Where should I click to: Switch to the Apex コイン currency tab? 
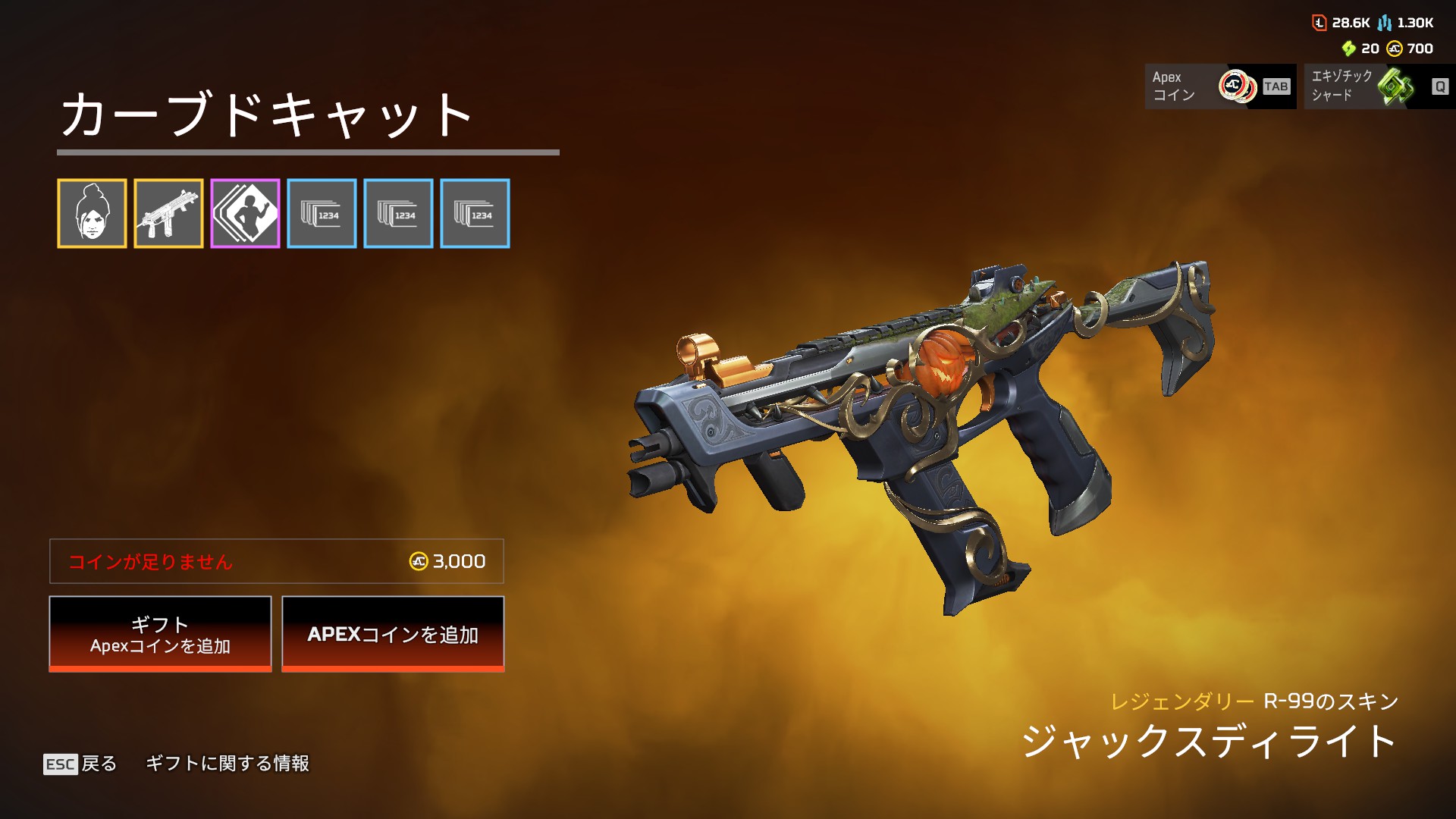[1220, 86]
